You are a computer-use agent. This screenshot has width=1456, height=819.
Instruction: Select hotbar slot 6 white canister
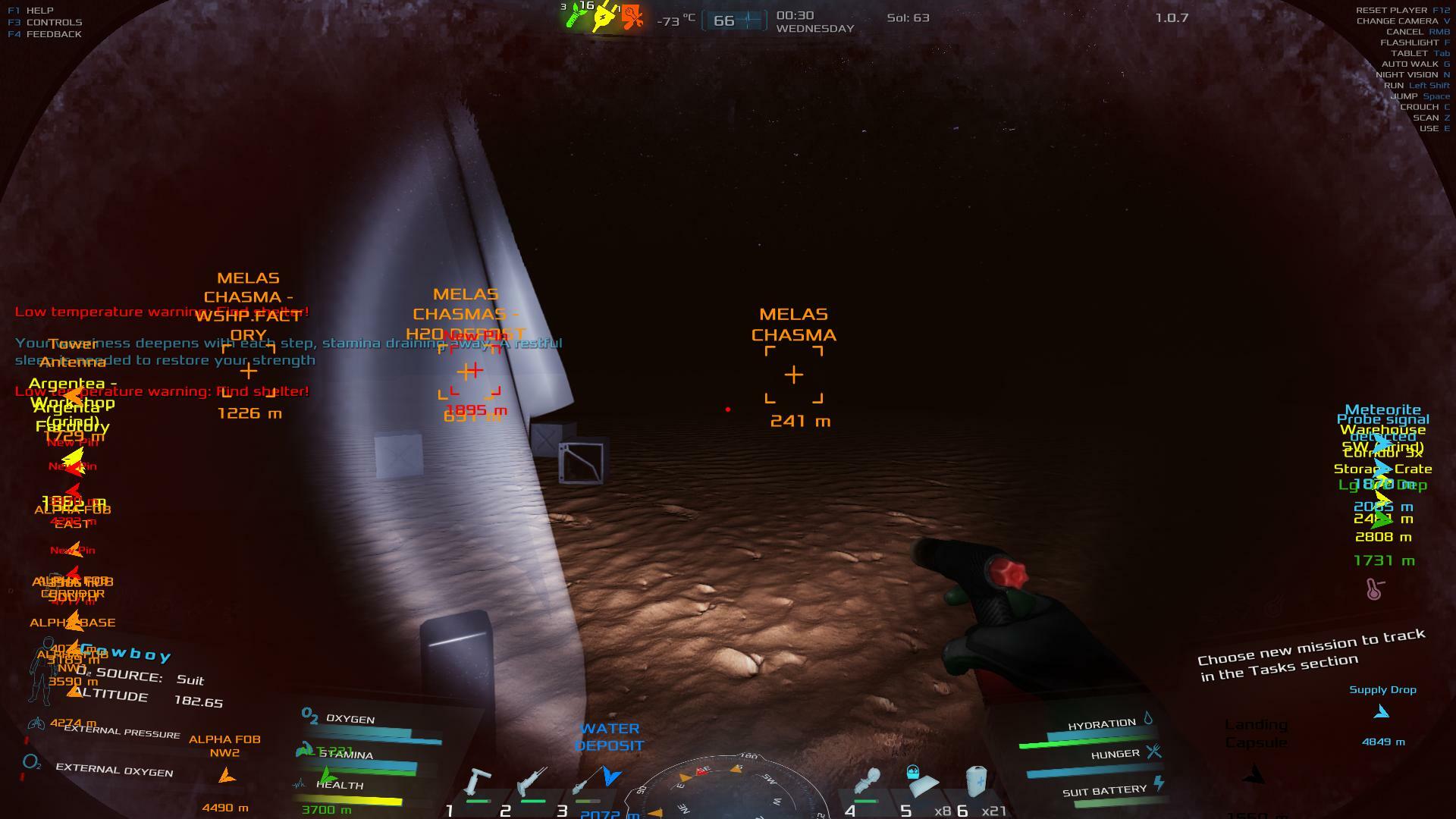pos(976,781)
